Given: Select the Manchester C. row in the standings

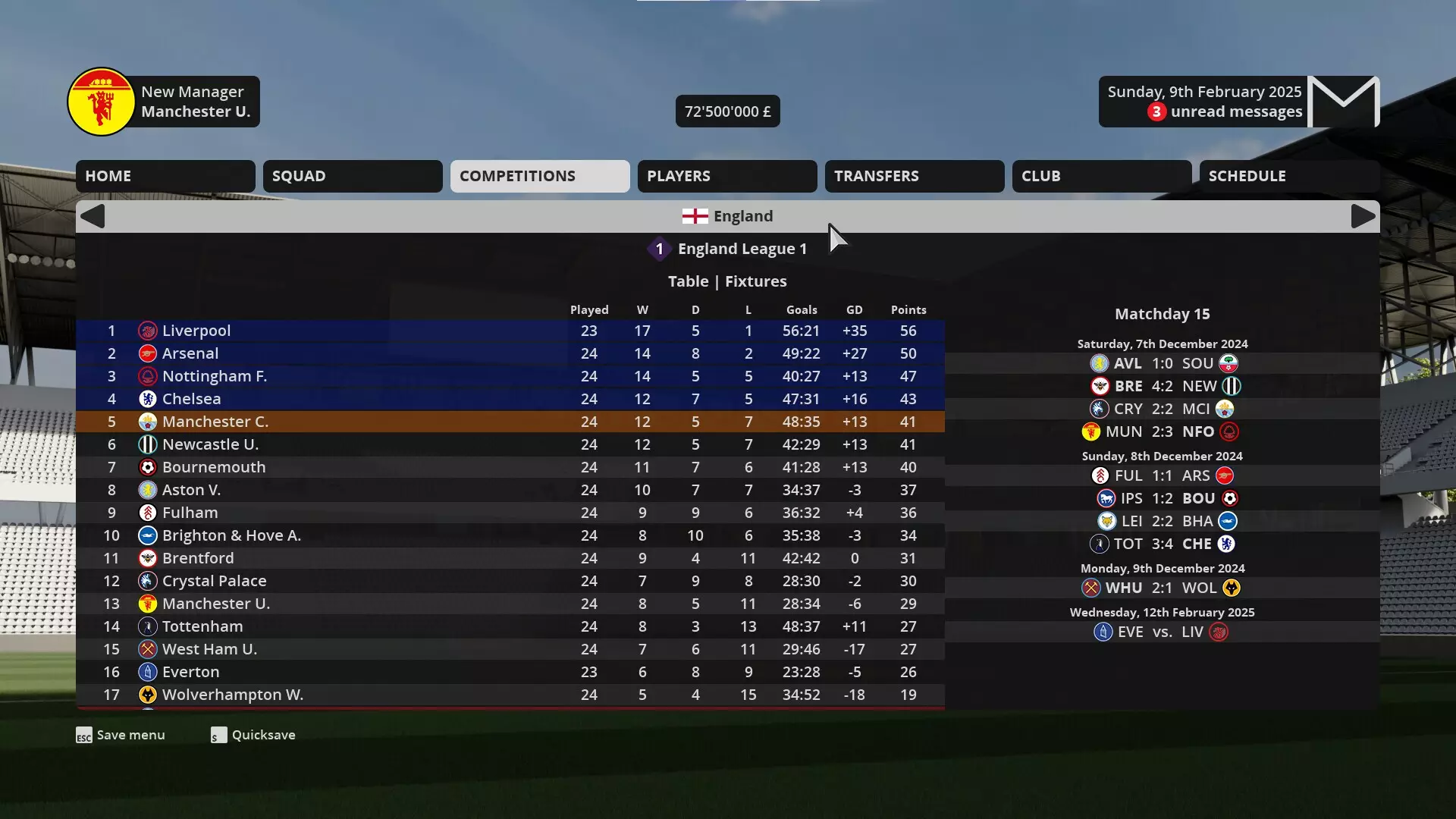Looking at the screenshot, I should (379, 422).
